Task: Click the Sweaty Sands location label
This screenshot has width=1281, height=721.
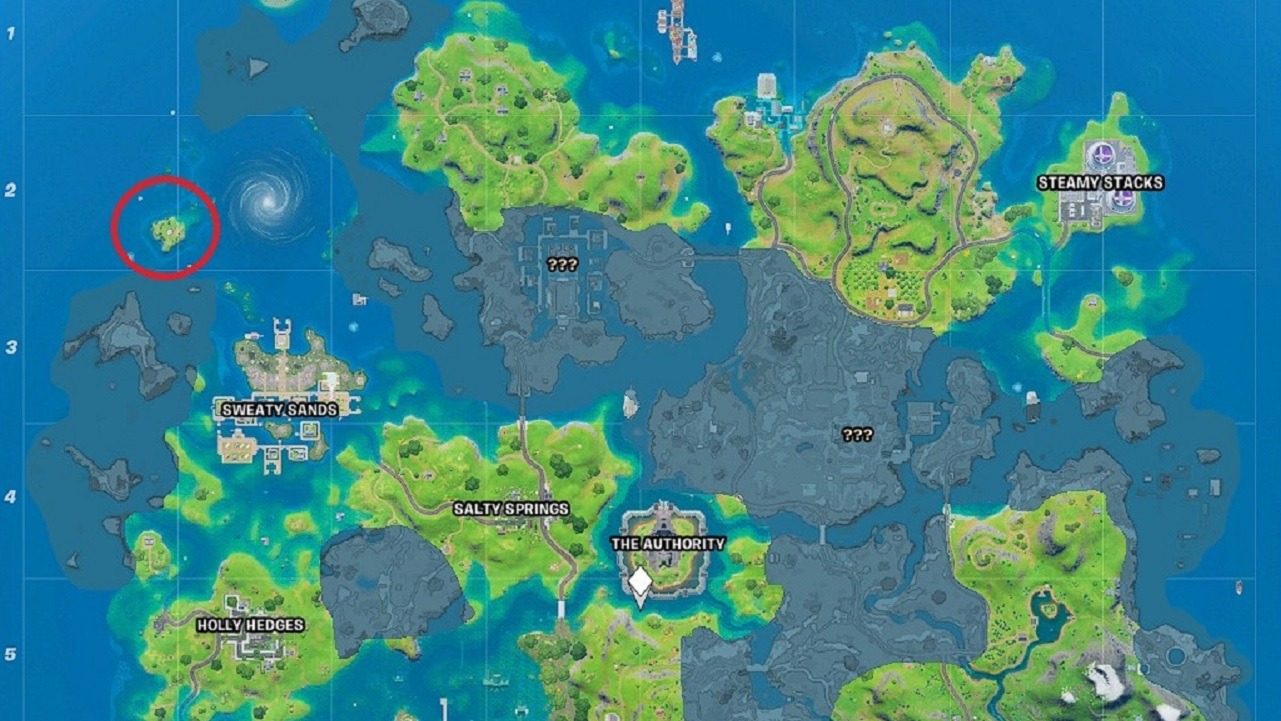Action: [279, 410]
